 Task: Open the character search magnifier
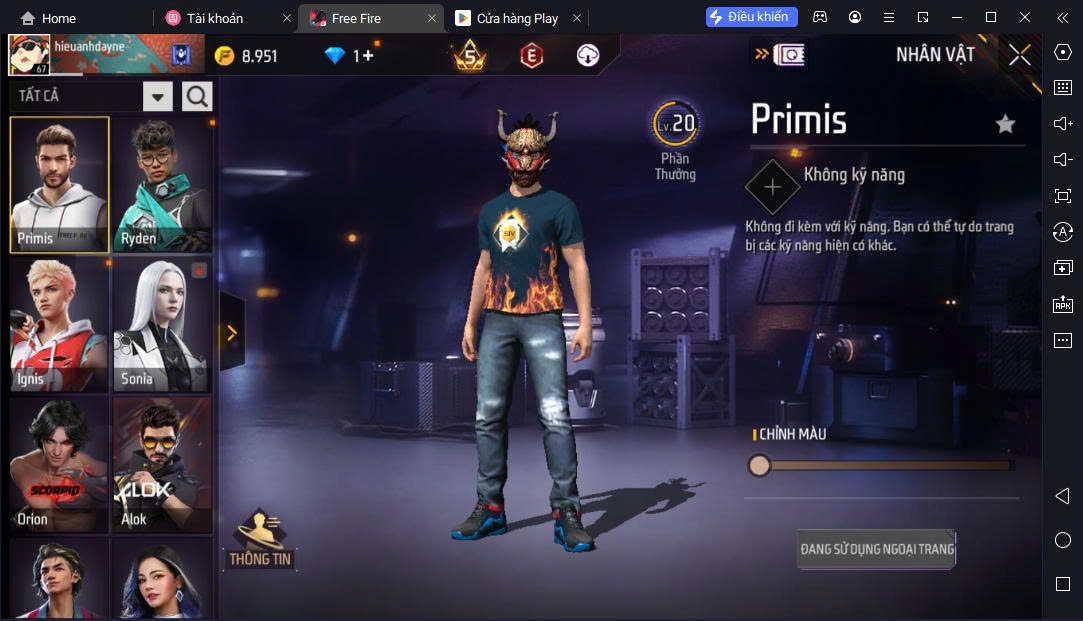click(x=197, y=96)
